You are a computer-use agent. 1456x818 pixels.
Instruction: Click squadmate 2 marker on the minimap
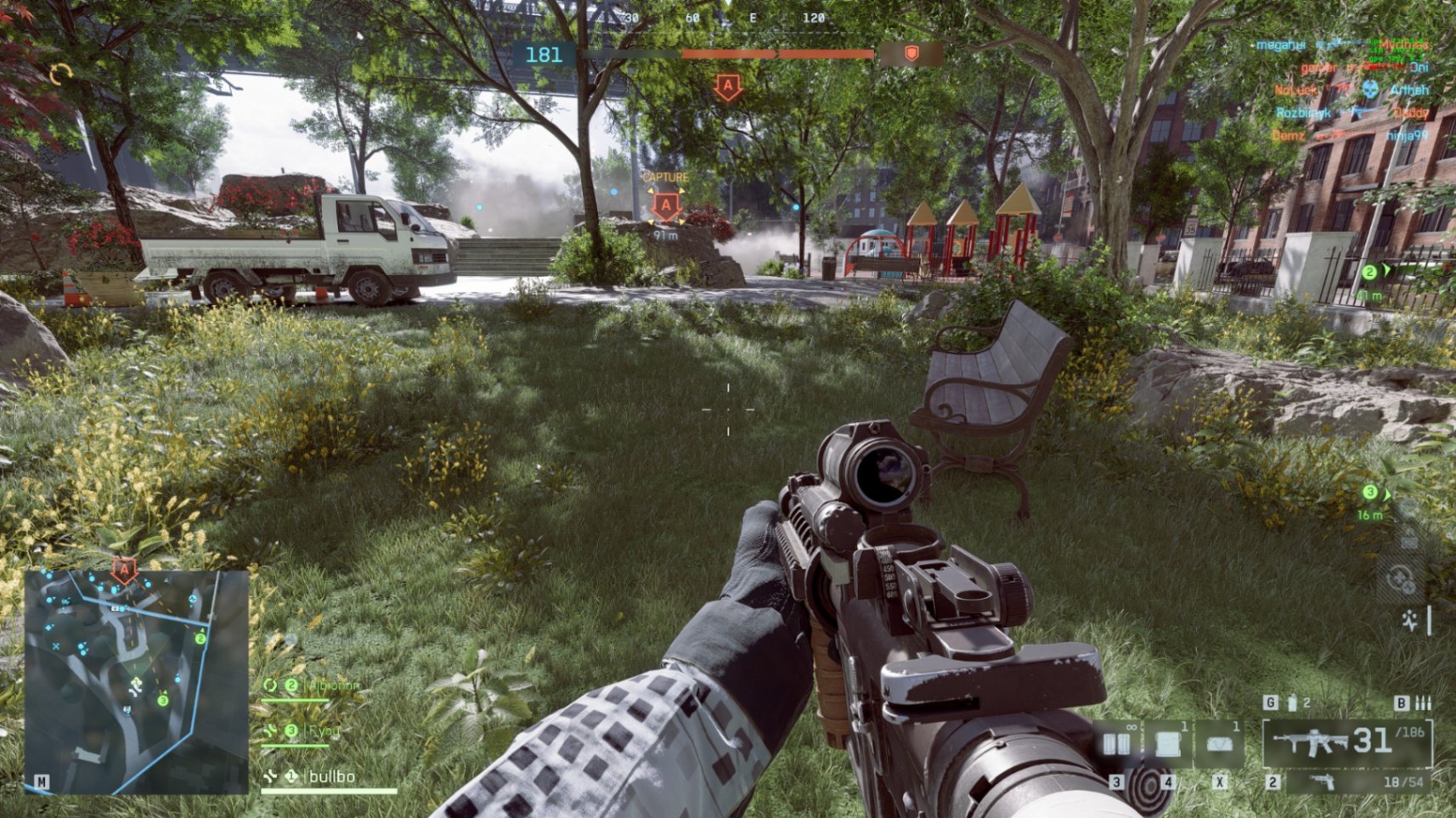pos(200,639)
